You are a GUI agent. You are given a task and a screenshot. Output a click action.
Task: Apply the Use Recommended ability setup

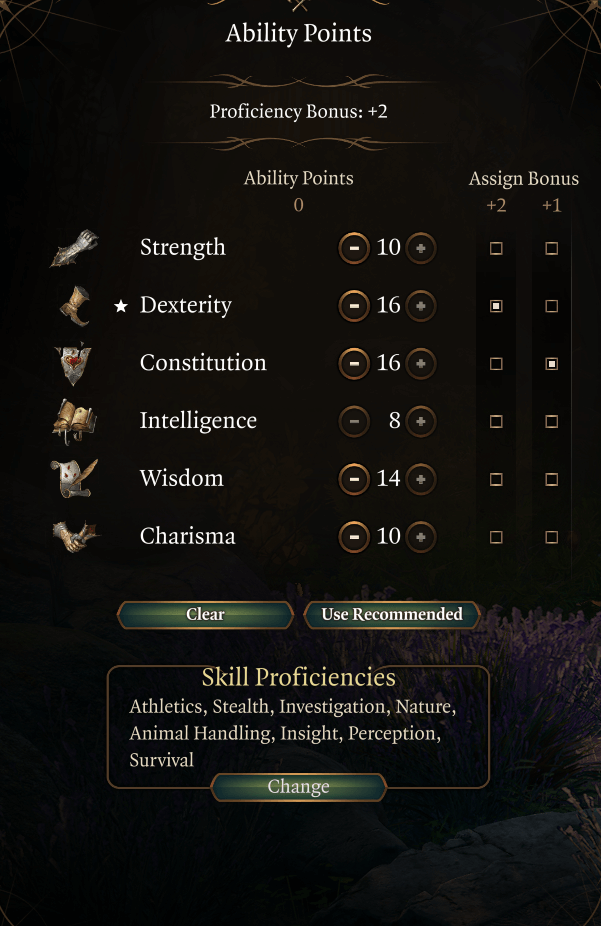pyautogui.click(x=392, y=615)
